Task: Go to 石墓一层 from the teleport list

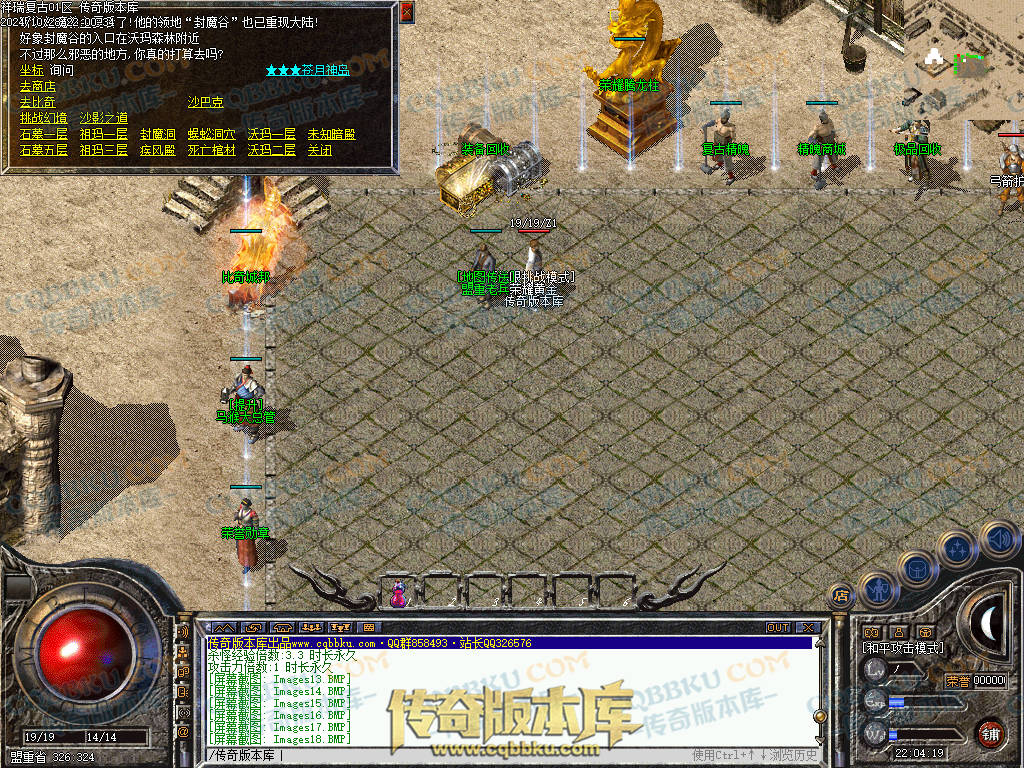Action: point(43,134)
